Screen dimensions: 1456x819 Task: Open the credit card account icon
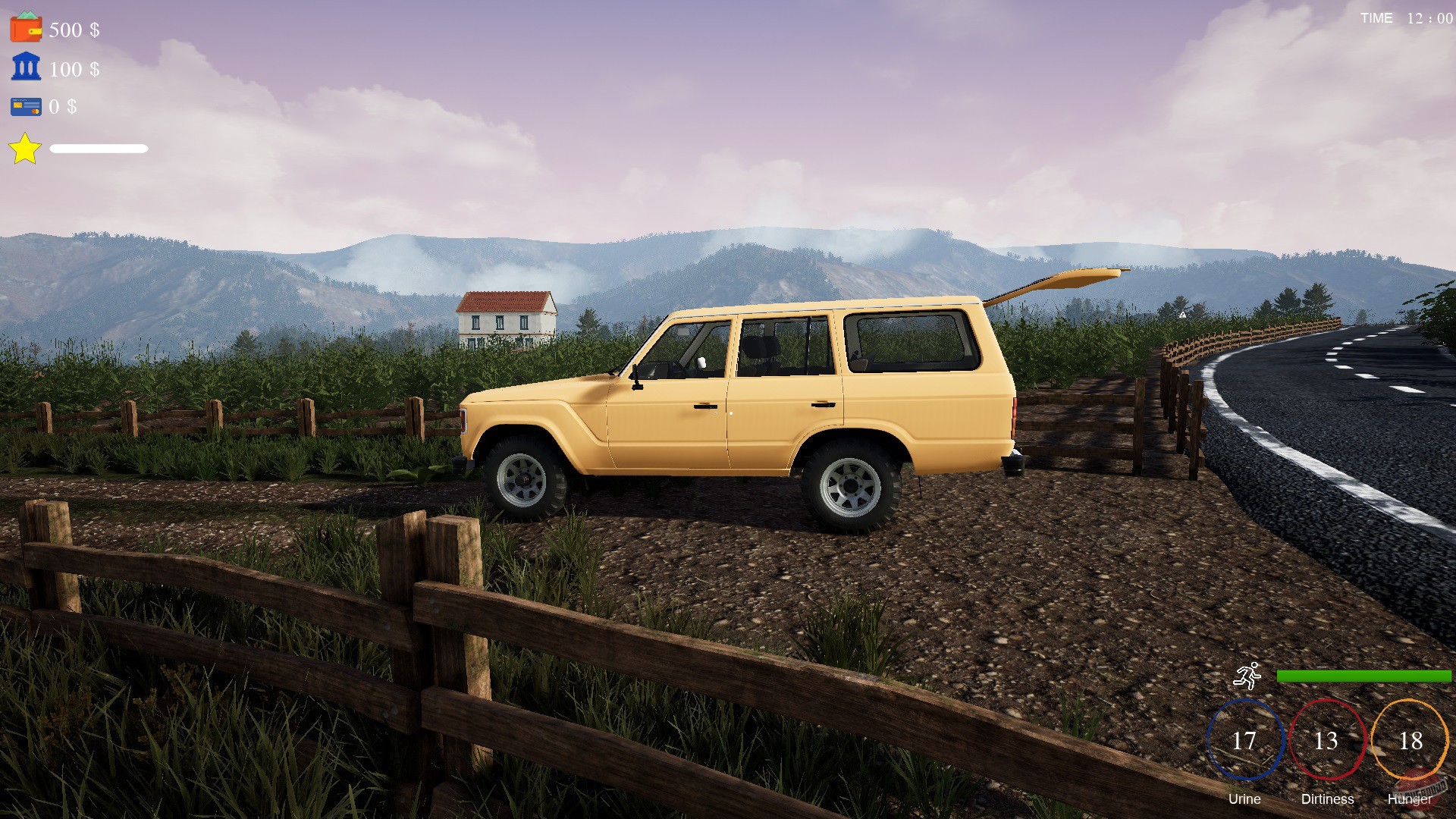[26, 108]
